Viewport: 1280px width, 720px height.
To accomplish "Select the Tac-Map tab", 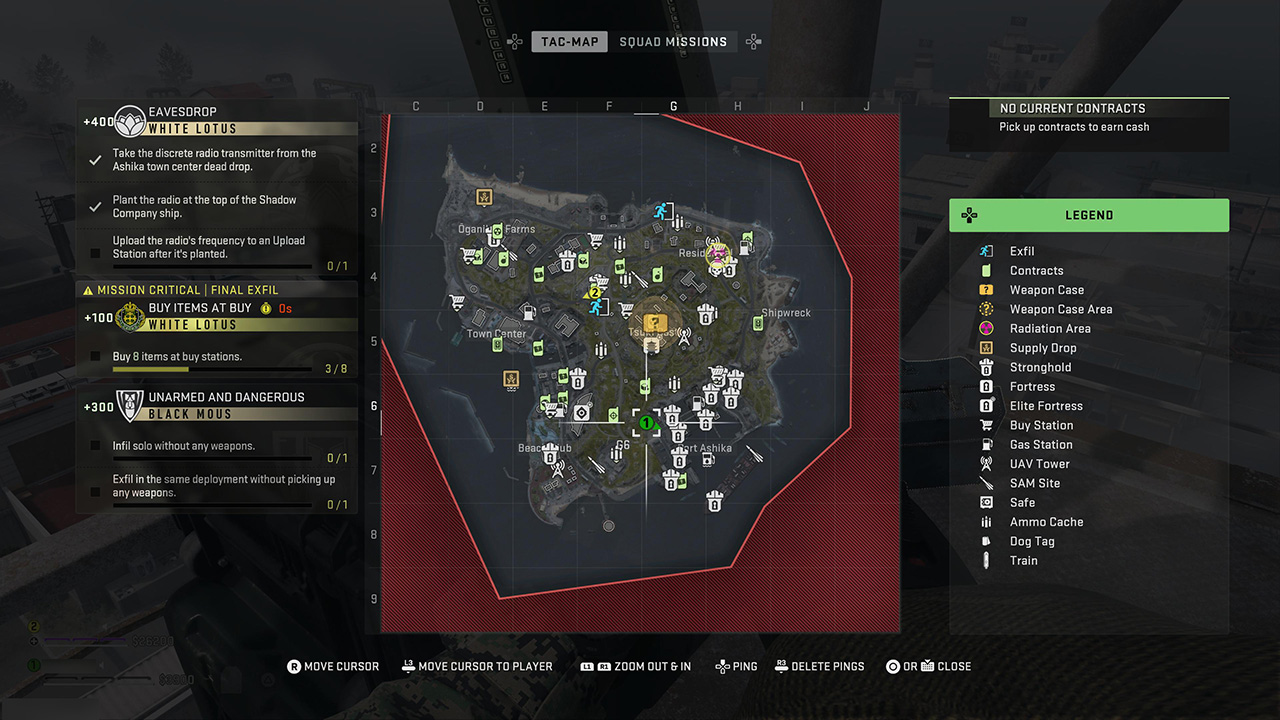I will (x=569, y=42).
